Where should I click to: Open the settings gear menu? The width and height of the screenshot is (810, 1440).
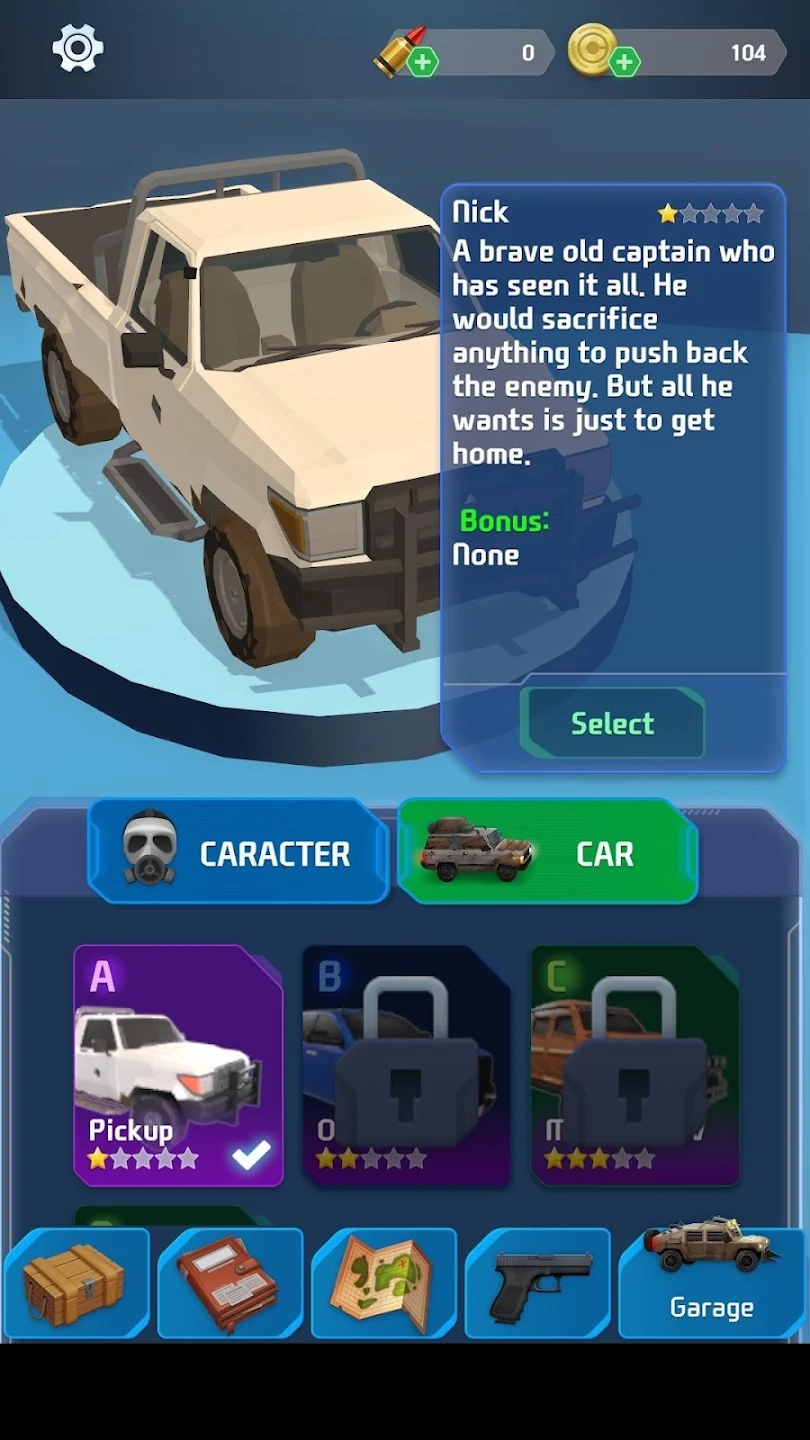point(78,48)
